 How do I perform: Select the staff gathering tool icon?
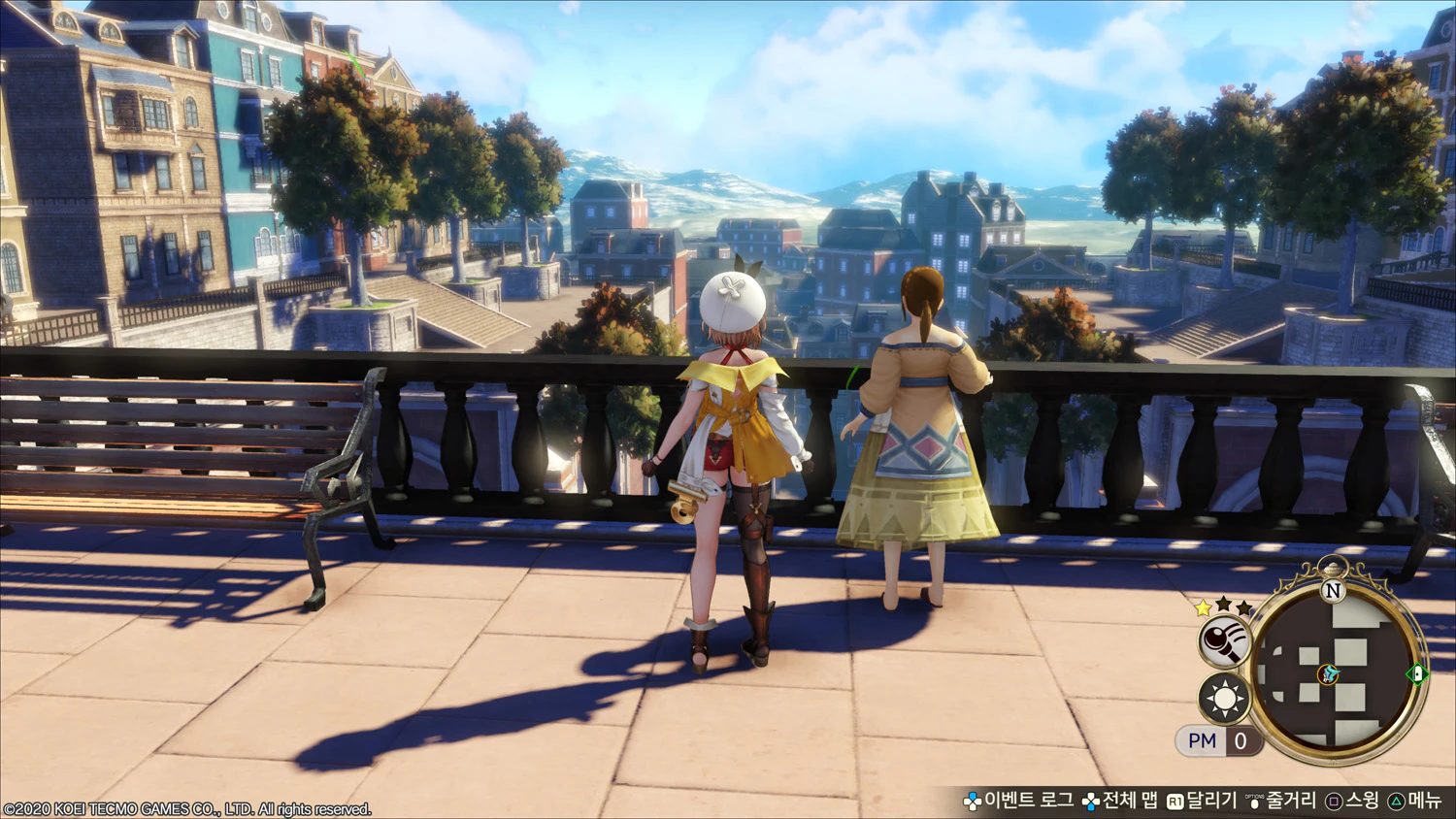tap(1223, 641)
